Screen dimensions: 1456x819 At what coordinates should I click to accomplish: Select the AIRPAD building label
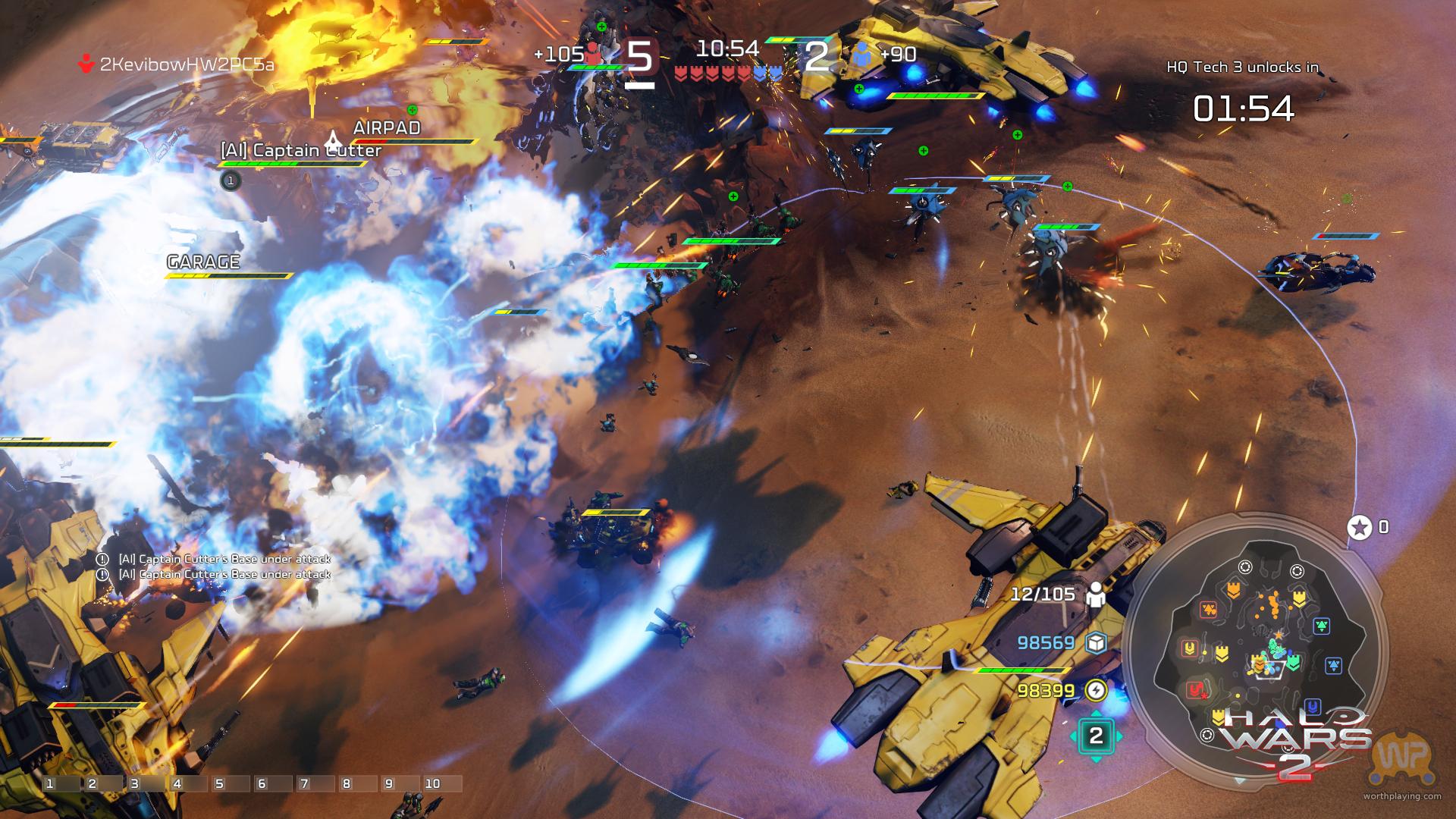387,127
